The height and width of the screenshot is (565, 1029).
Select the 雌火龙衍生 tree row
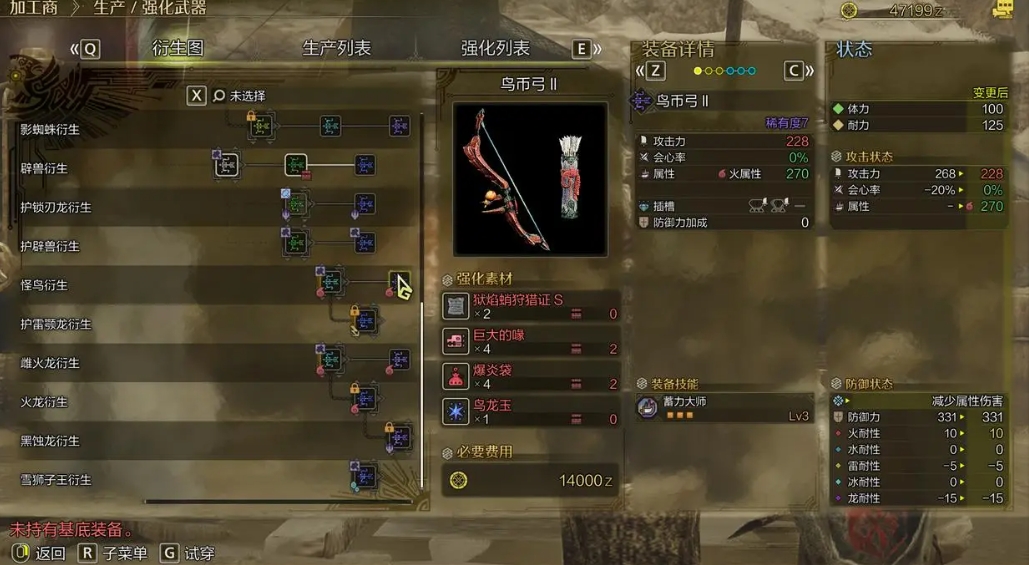[50, 364]
